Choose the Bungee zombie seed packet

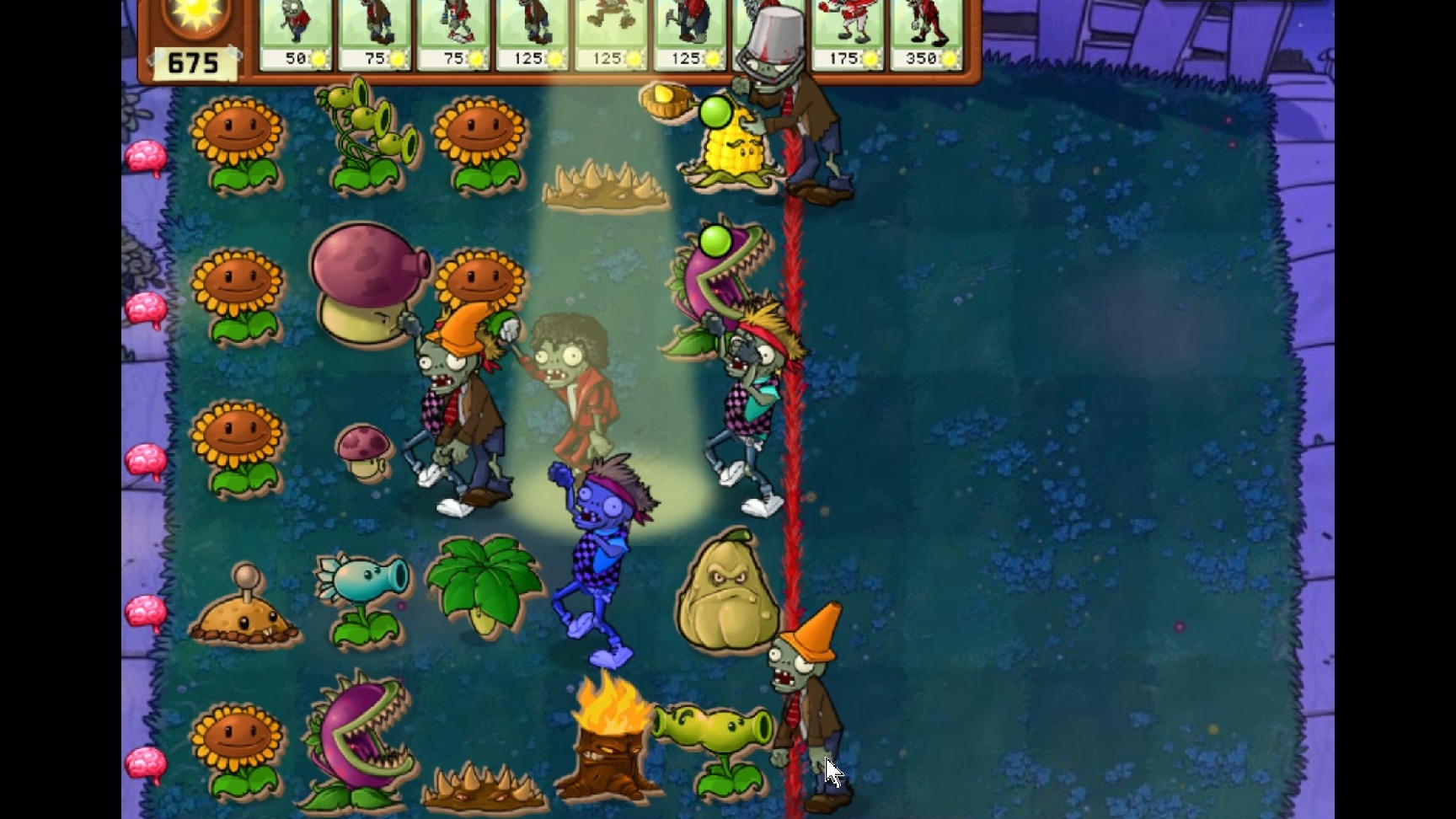(611, 34)
